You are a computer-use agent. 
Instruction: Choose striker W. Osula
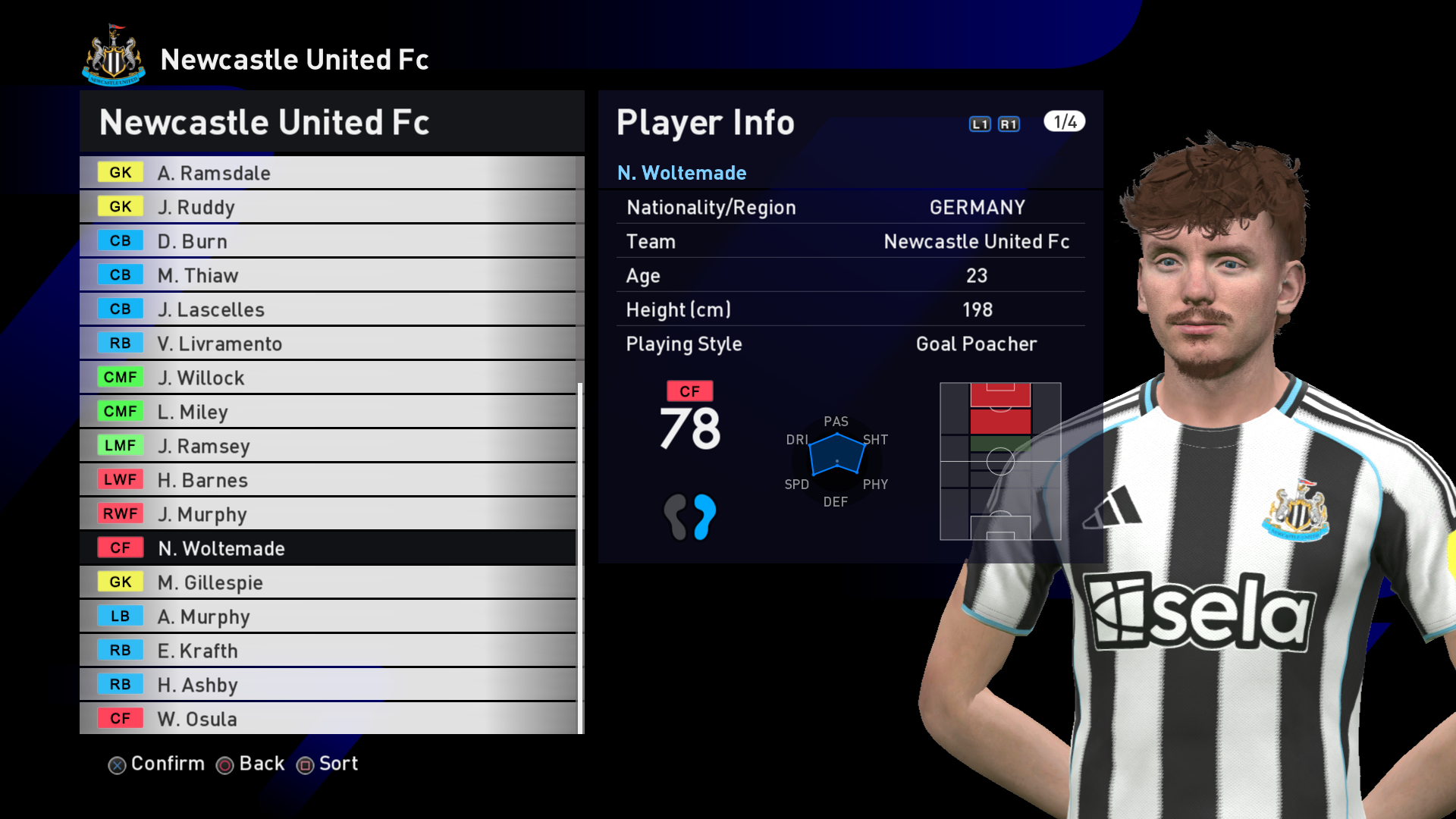click(328, 719)
